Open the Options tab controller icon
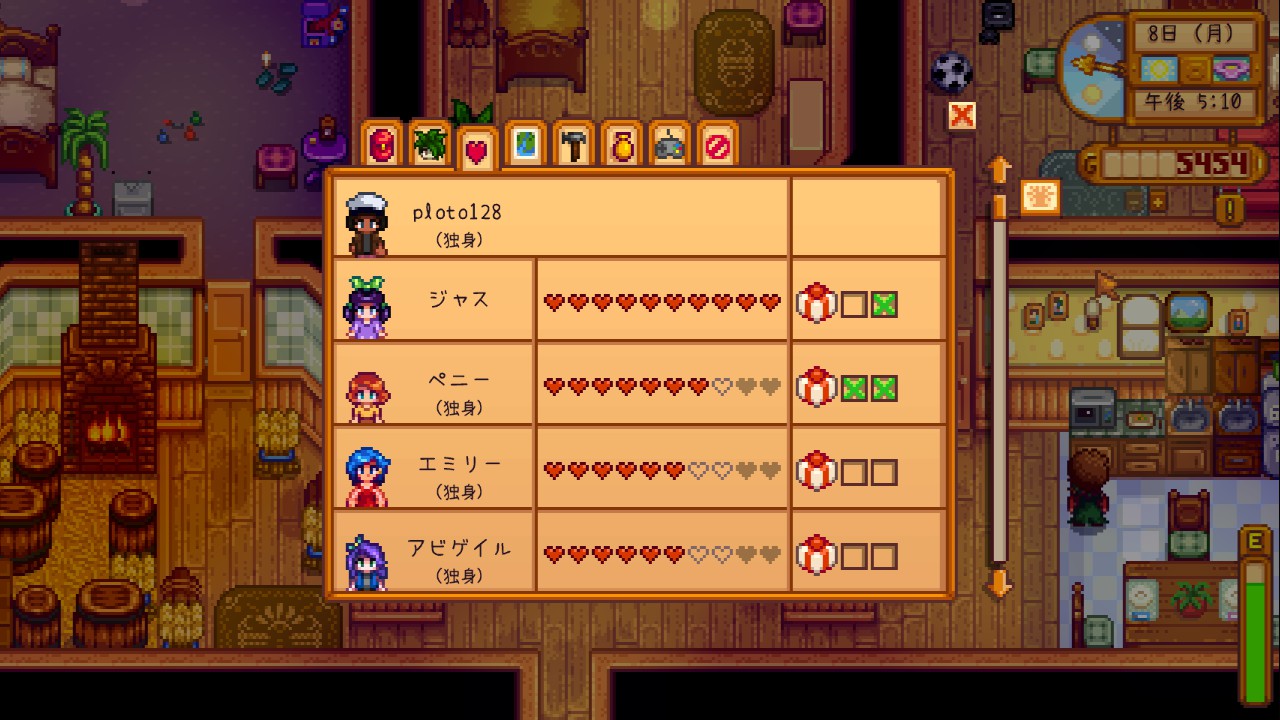The image size is (1280, 720). point(669,148)
